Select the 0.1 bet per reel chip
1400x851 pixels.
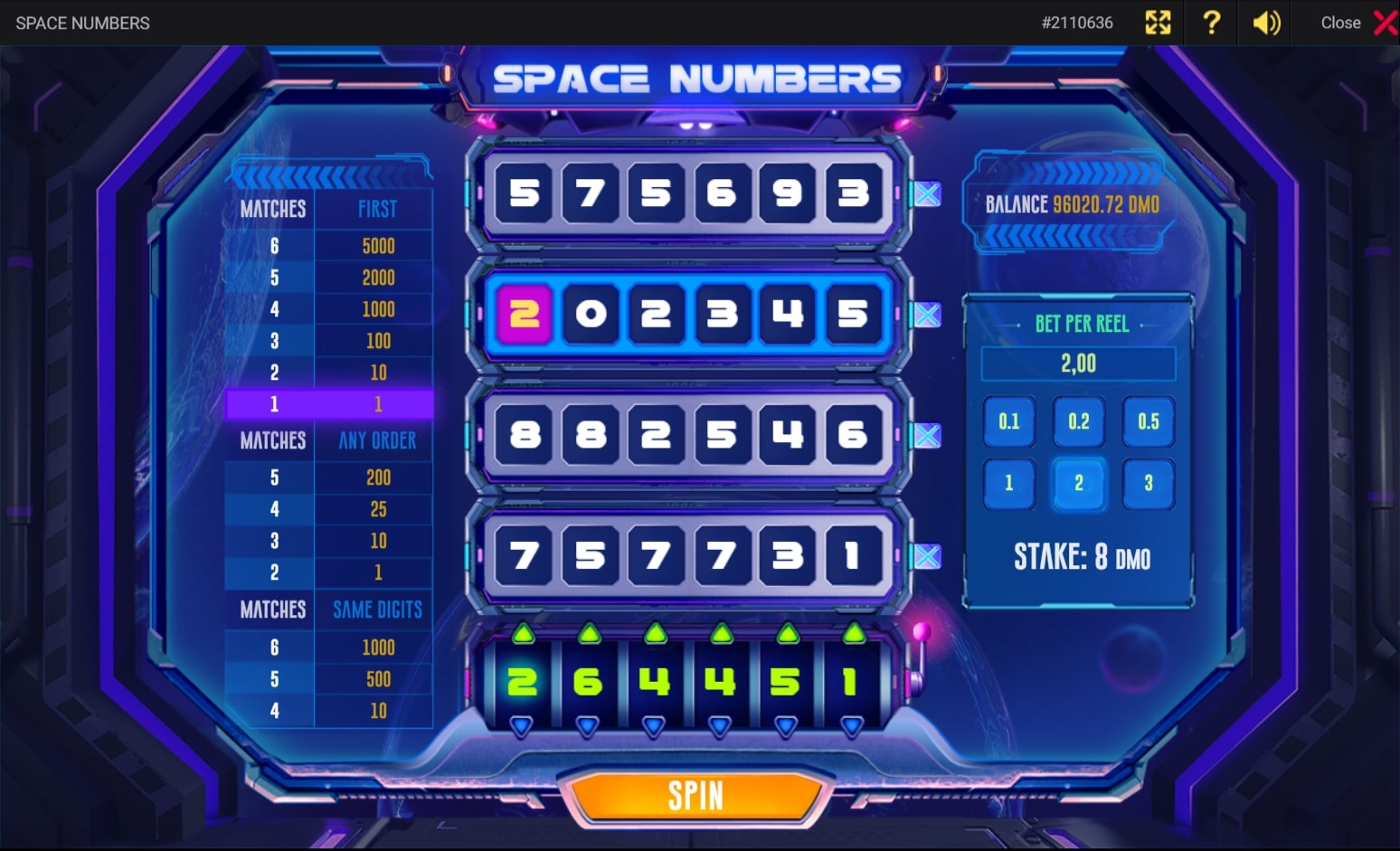[1009, 422]
